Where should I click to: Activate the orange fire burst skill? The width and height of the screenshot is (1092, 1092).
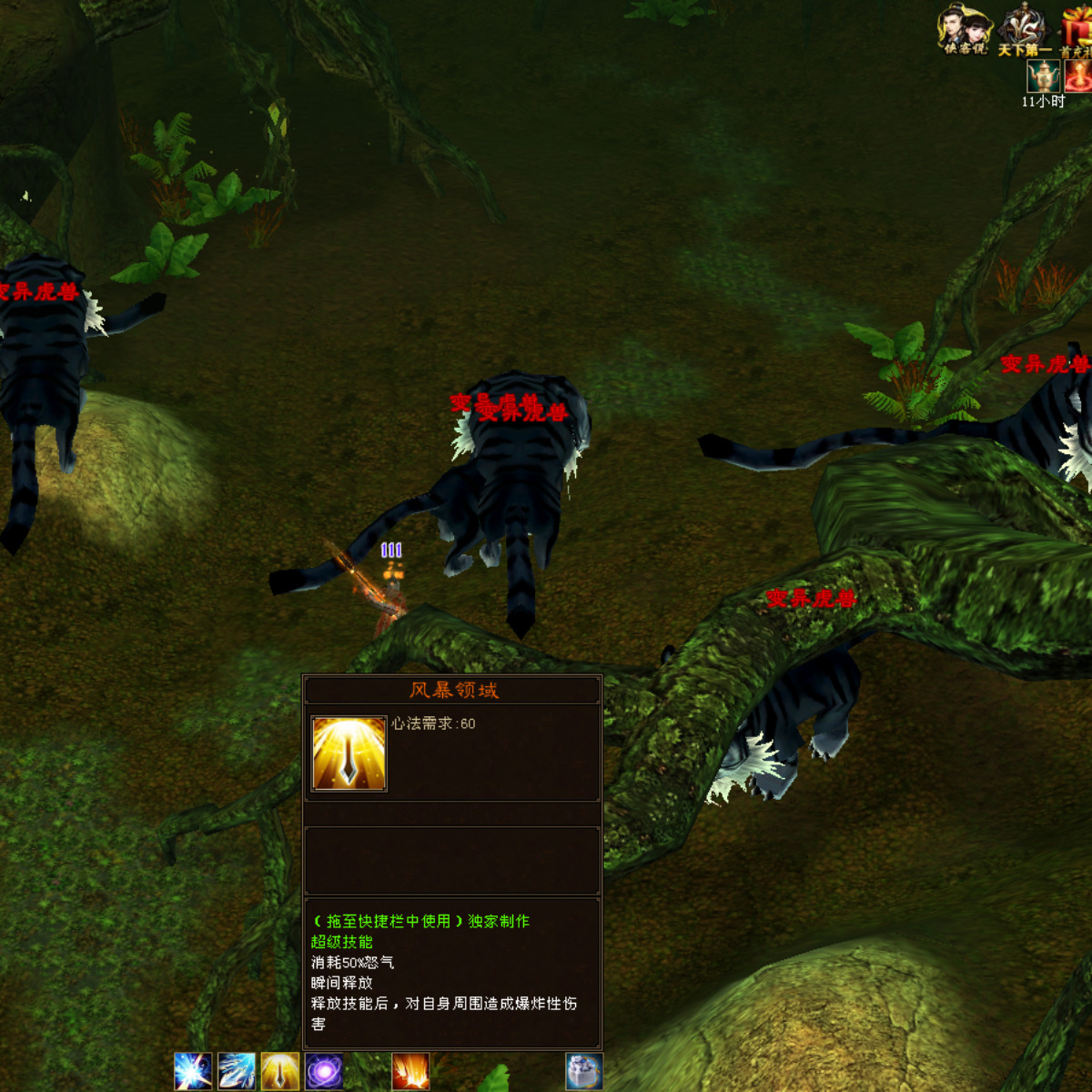click(x=410, y=1071)
